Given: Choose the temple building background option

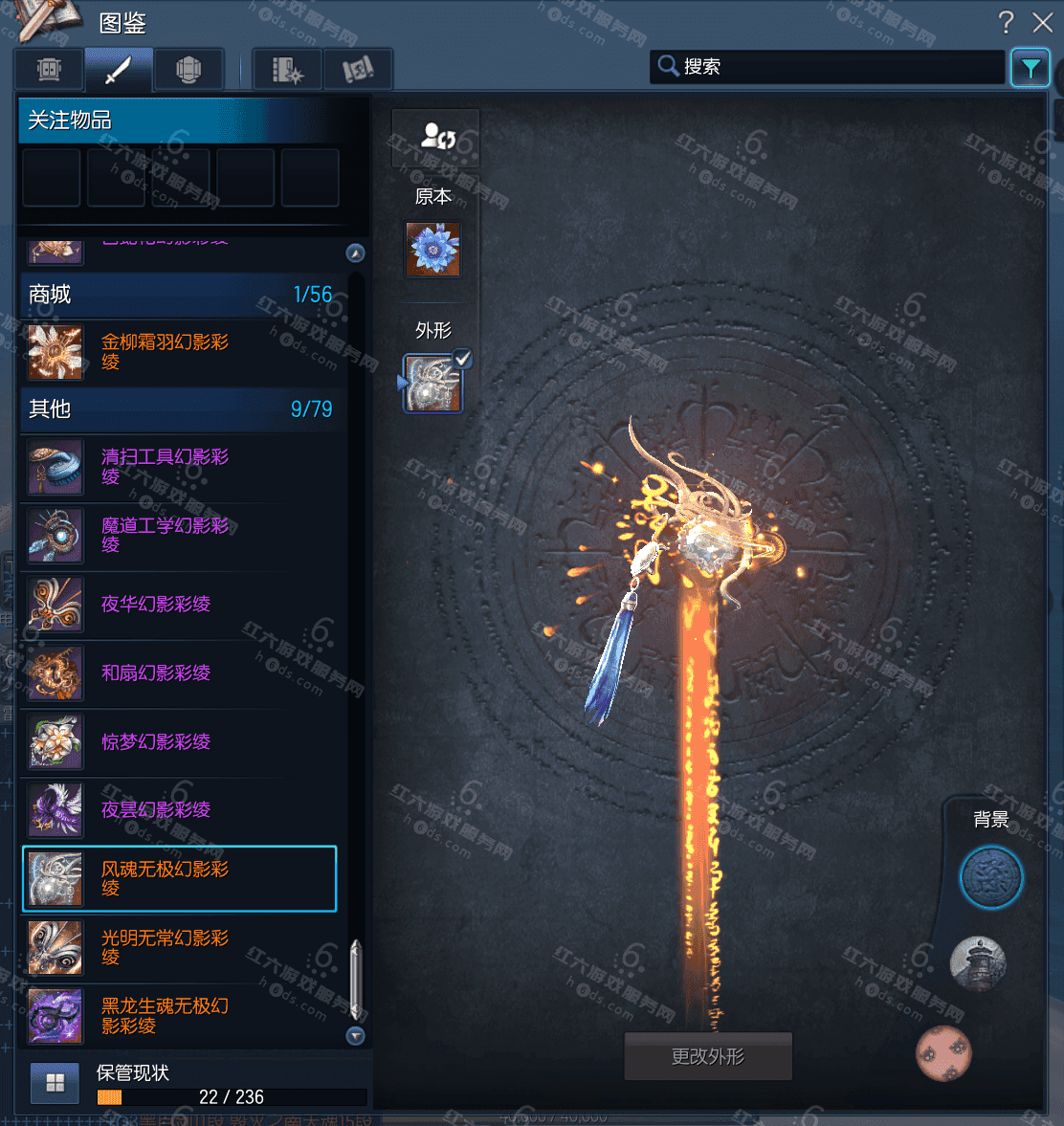Looking at the screenshot, I should 978,962.
